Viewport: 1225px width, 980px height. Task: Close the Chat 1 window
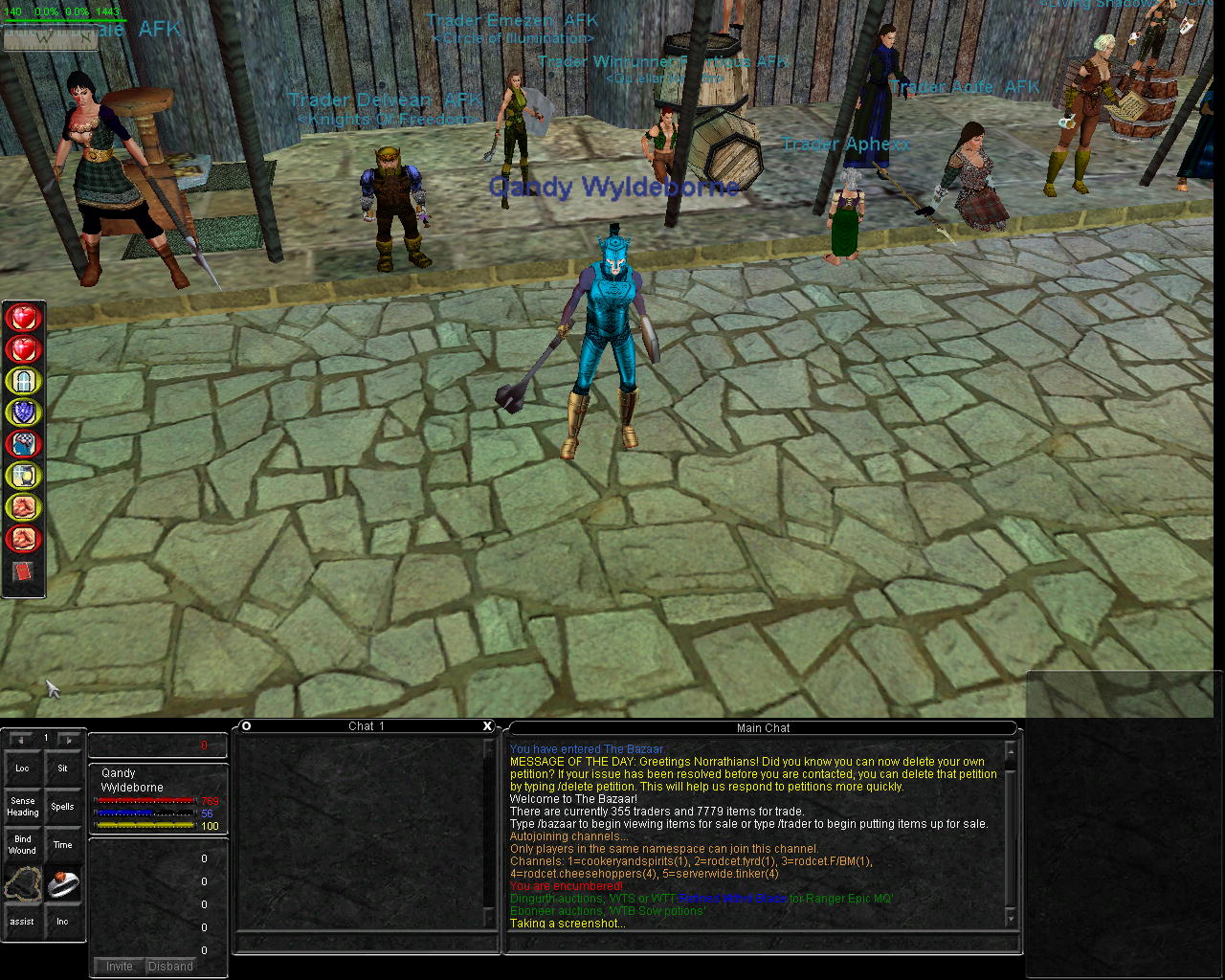[x=487, y=726]
